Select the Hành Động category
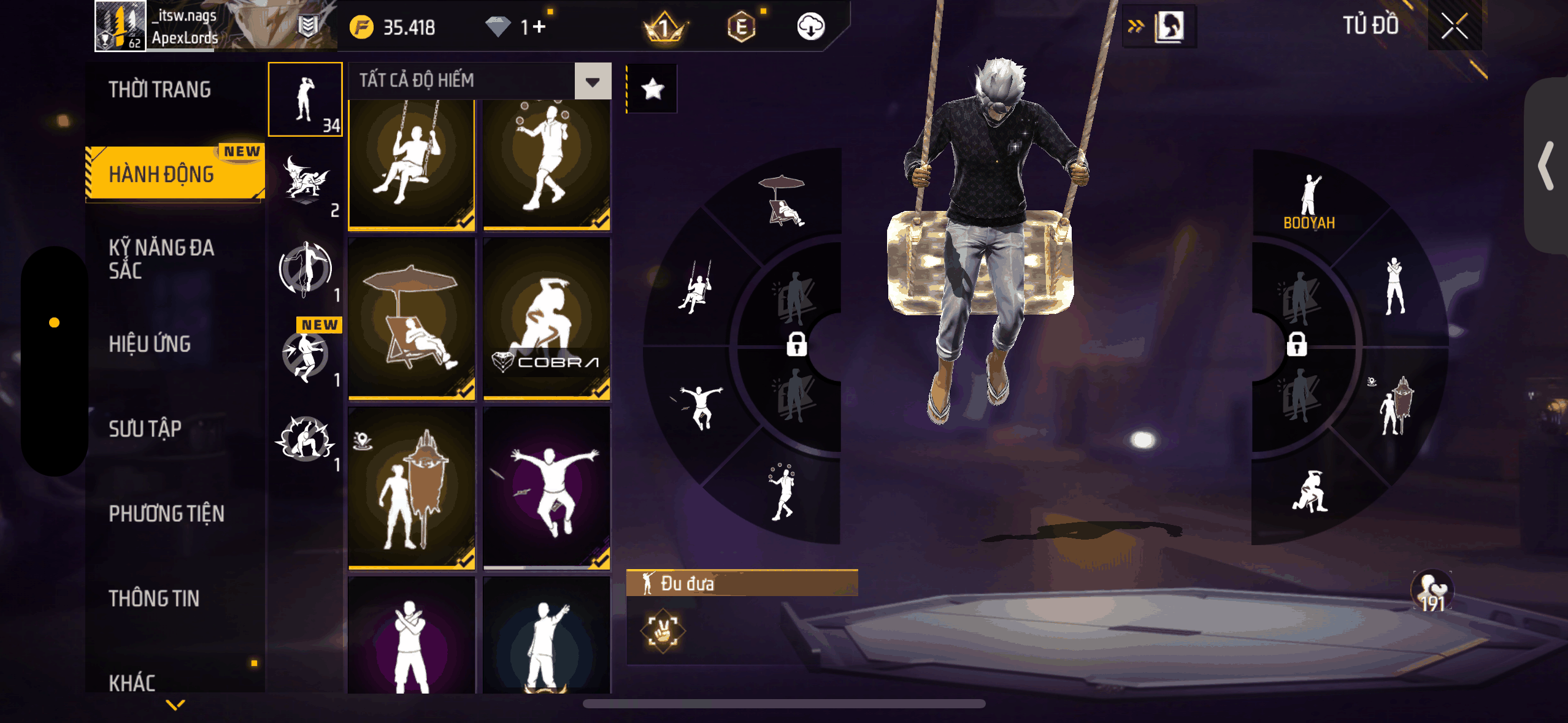Viewport: 1568px width, 723px height. (x=162, y=174)
